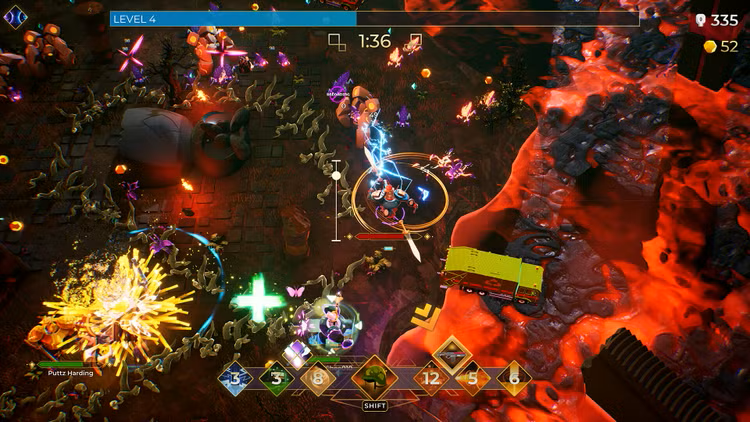The height and width of the screenshot is (422, 750).
Task: Activate the orange ability showing cooldown 5
Action: 473,378
